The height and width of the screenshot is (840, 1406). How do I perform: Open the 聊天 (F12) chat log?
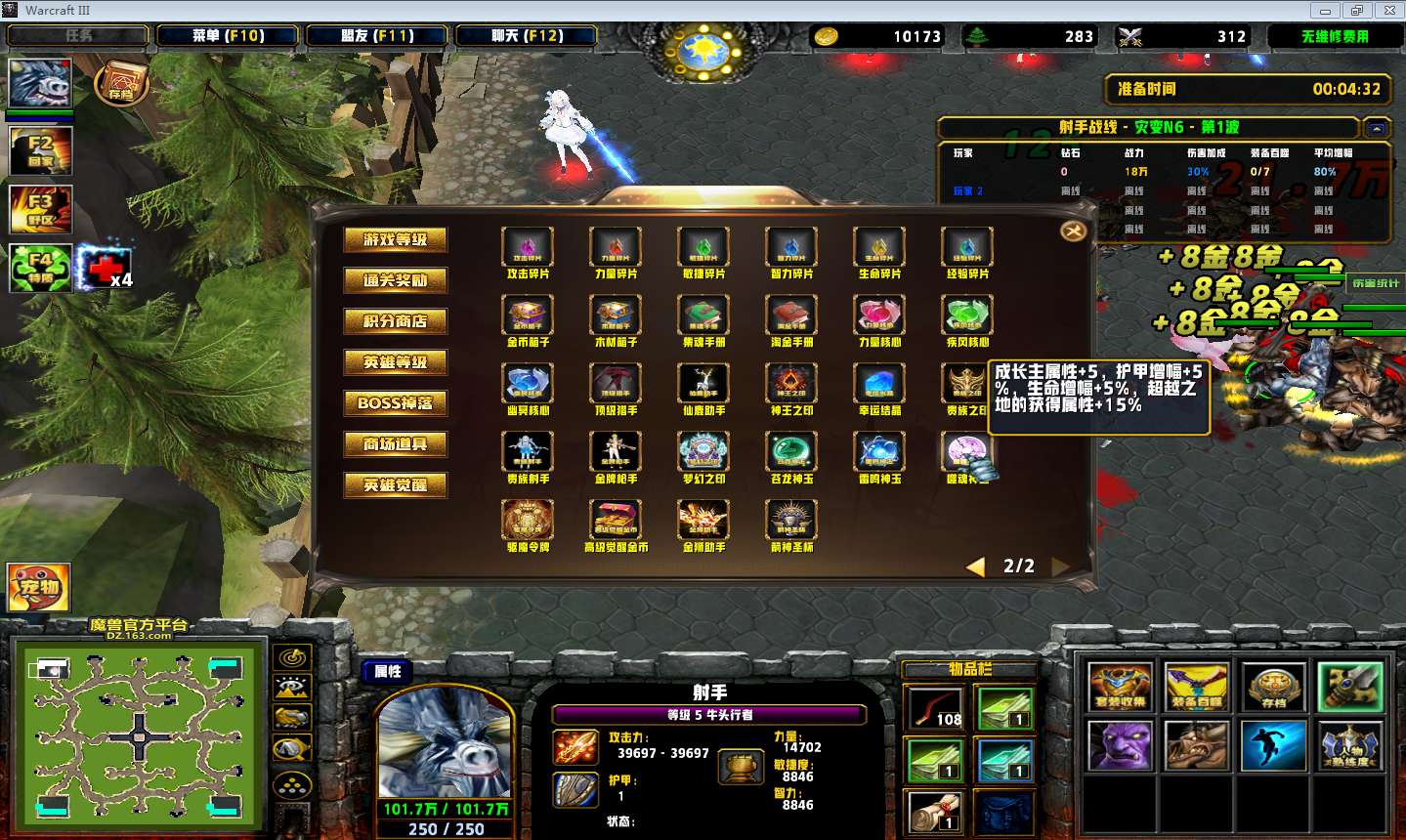tap(527, 36)
